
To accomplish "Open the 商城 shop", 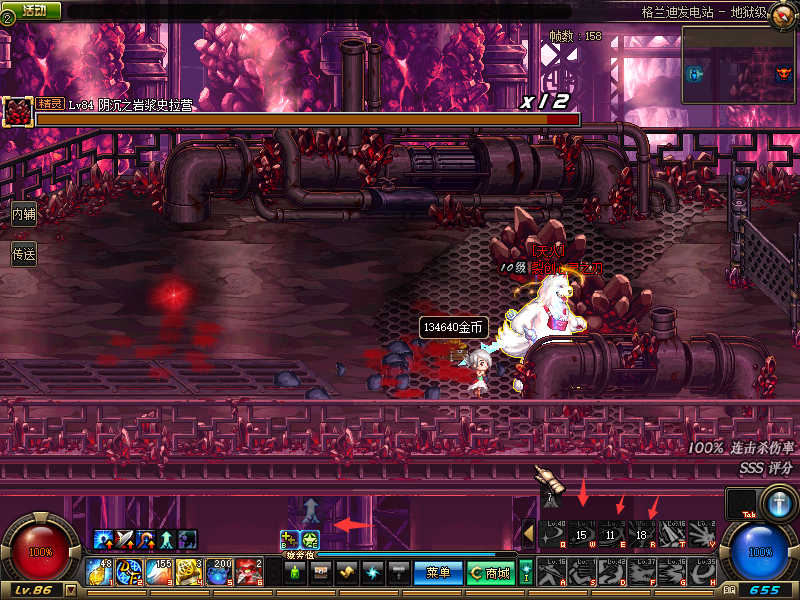I will pos(491,573).
